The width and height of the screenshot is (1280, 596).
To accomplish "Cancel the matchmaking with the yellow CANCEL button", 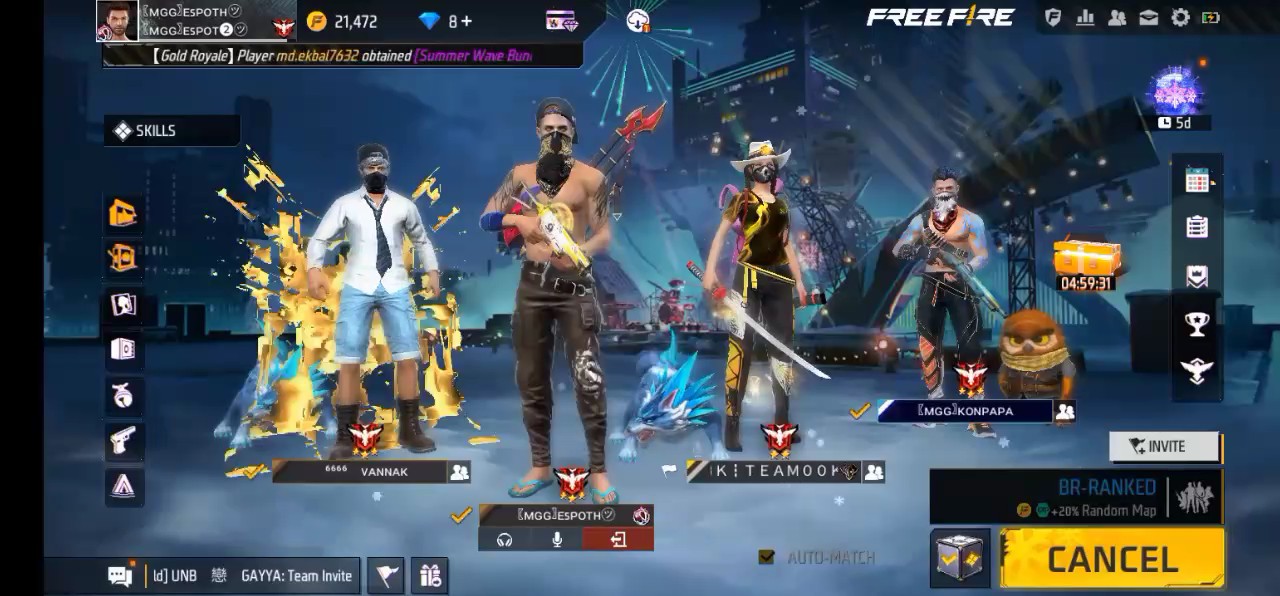I will click(1112, 559).
